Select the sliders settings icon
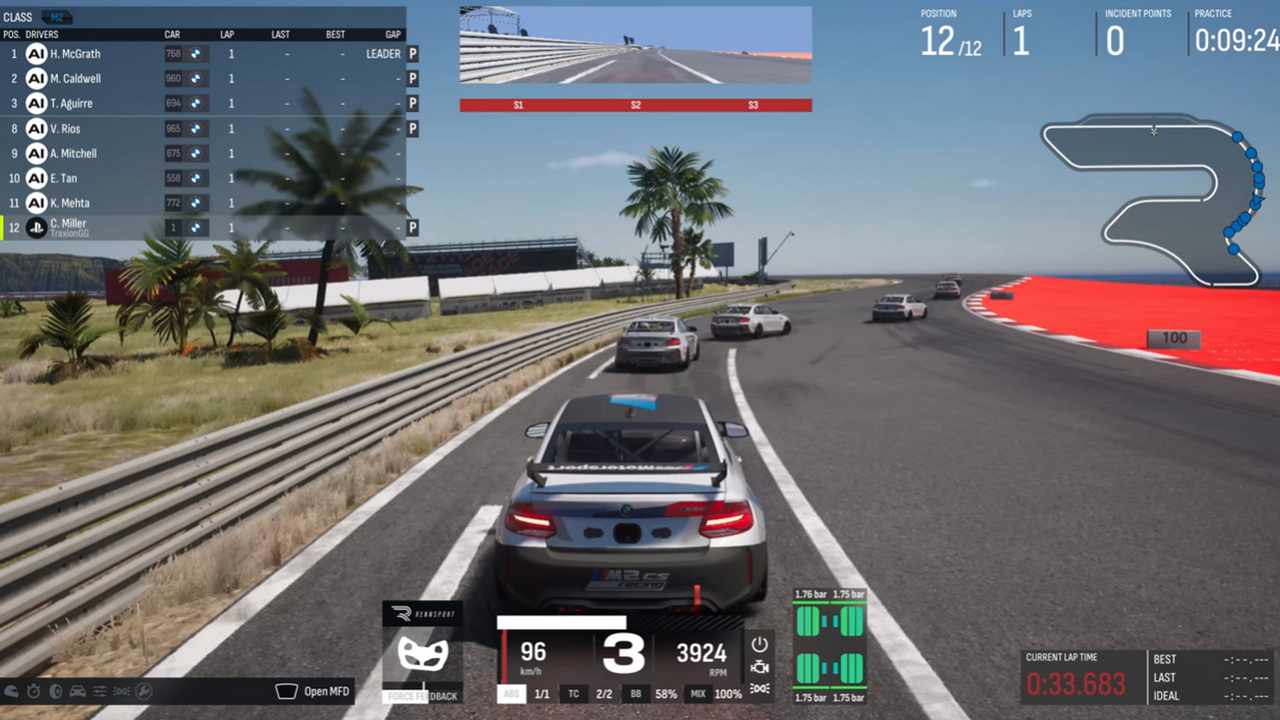Image resolution: width=1280 pixels, height=720 pixels. (x=100, y=691)
